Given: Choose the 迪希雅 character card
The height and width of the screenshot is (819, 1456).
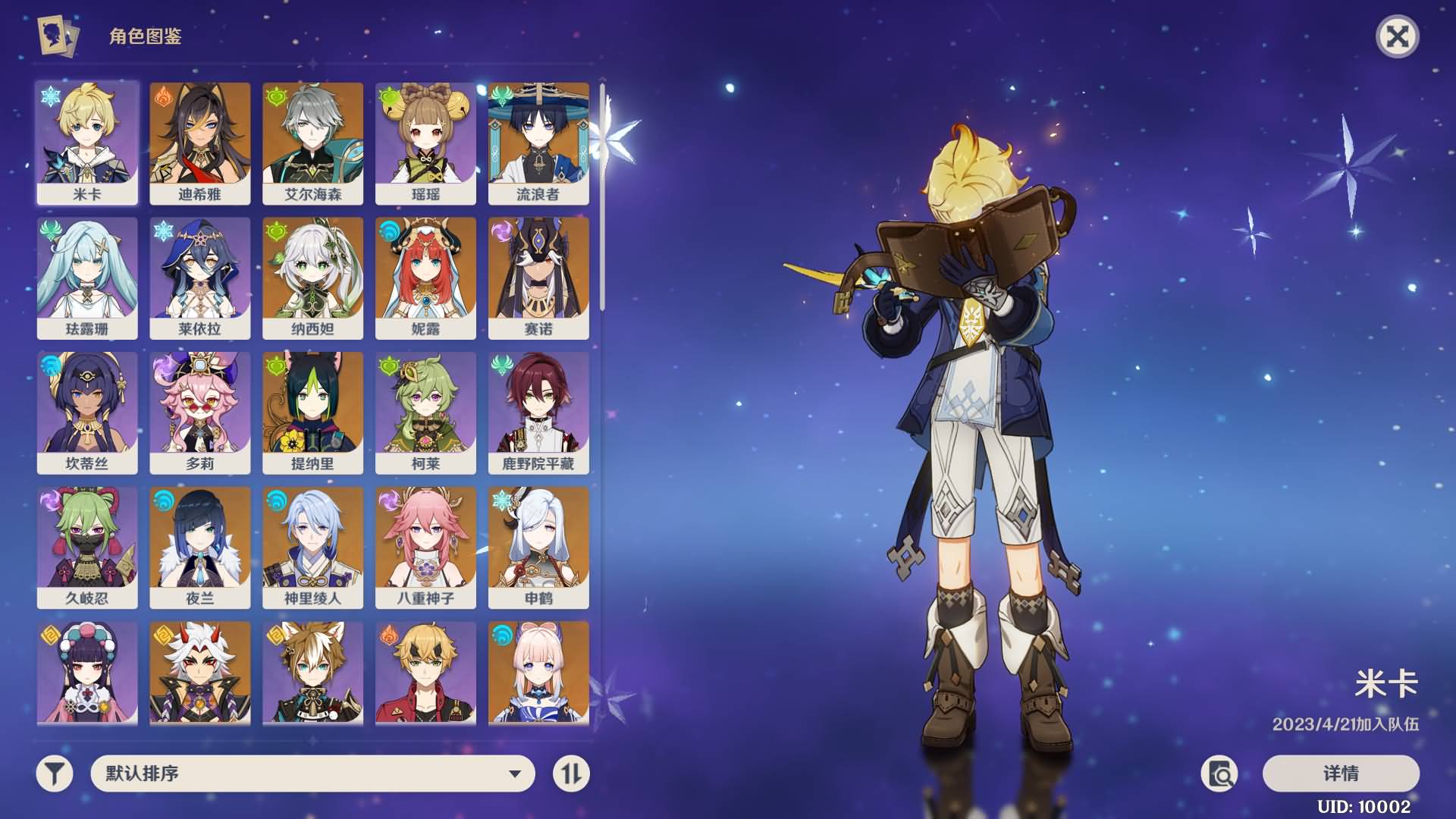Looking at the screenshot, I should point(200,143).
